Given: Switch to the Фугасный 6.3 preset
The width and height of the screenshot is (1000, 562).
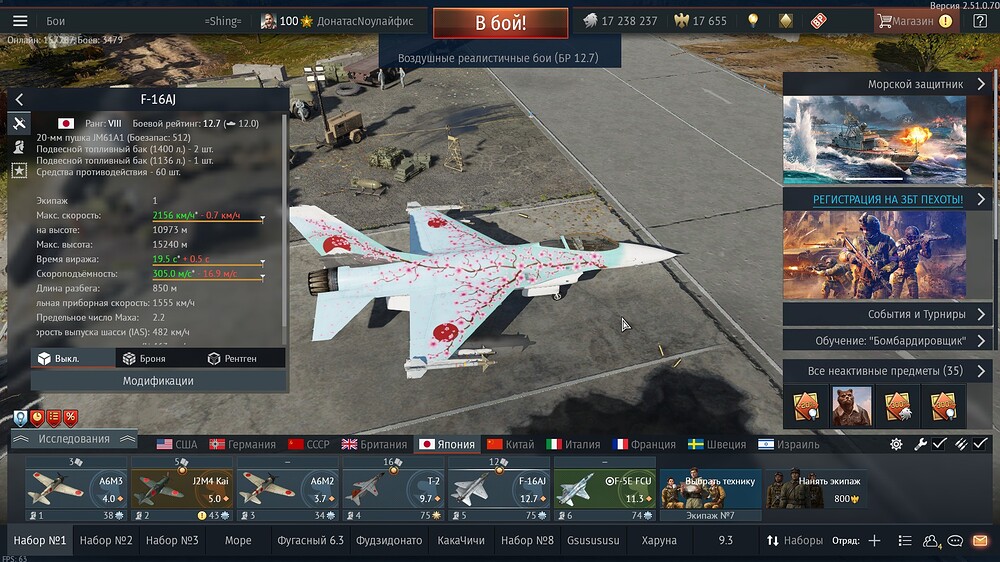Looking at the screenshot, I should pyautogui.click(x=309, y=540).
